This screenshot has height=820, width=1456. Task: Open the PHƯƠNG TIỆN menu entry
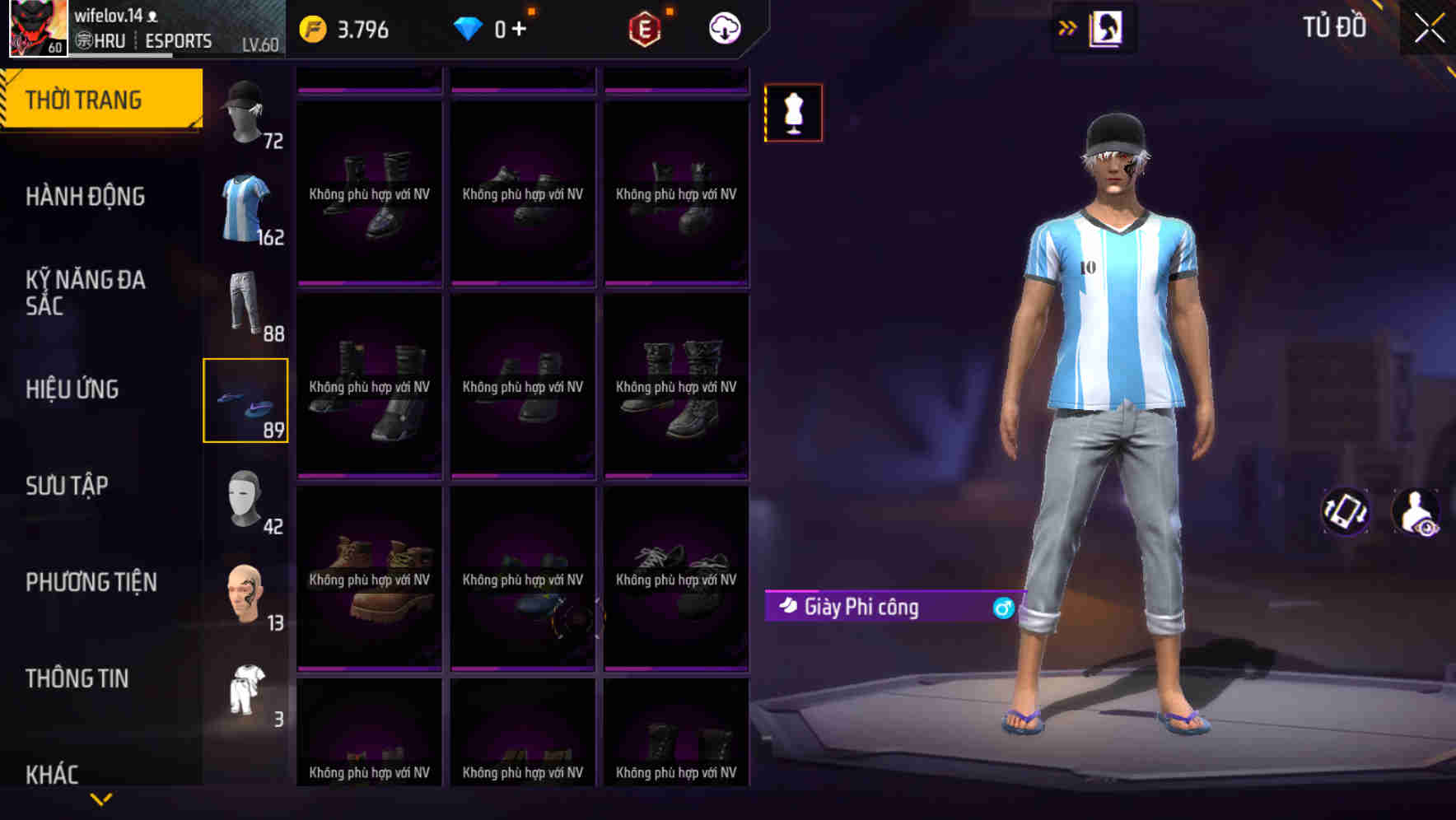(x=91, y=582)
